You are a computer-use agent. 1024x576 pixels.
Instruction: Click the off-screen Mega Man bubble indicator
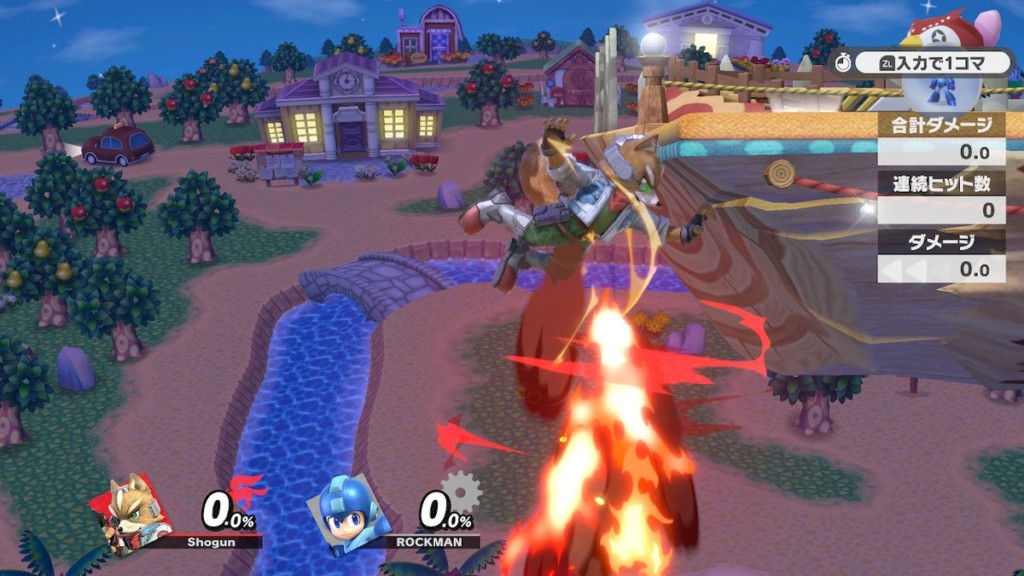[x=941, y=92]
